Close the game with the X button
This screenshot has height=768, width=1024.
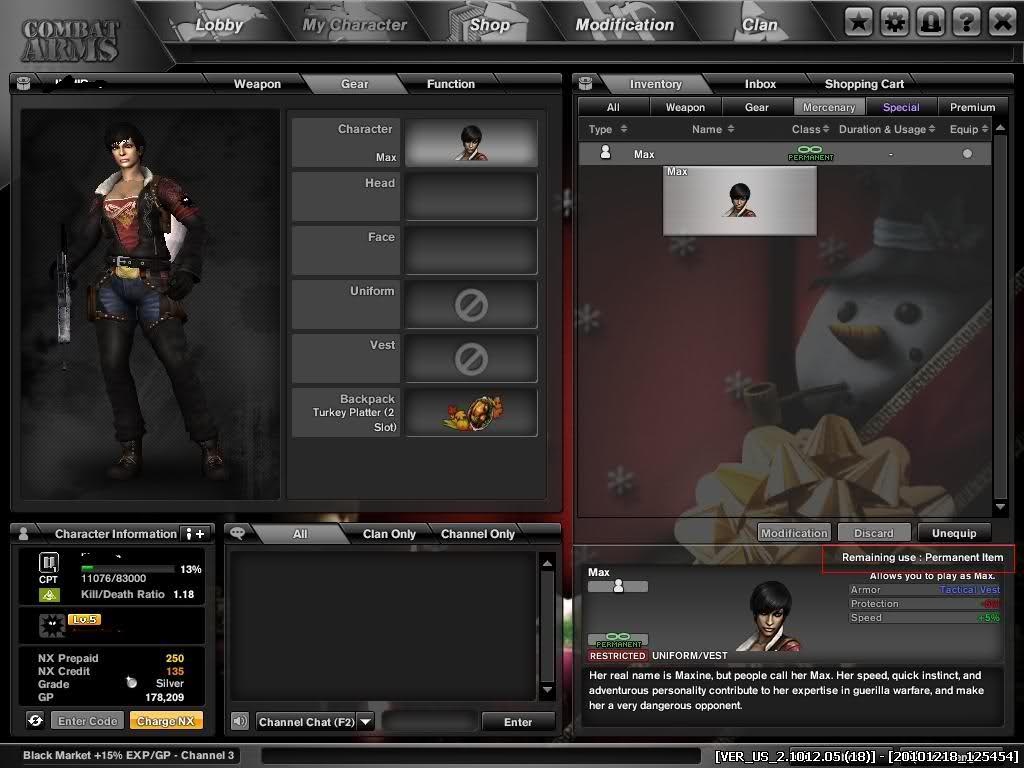[1001, 21]
